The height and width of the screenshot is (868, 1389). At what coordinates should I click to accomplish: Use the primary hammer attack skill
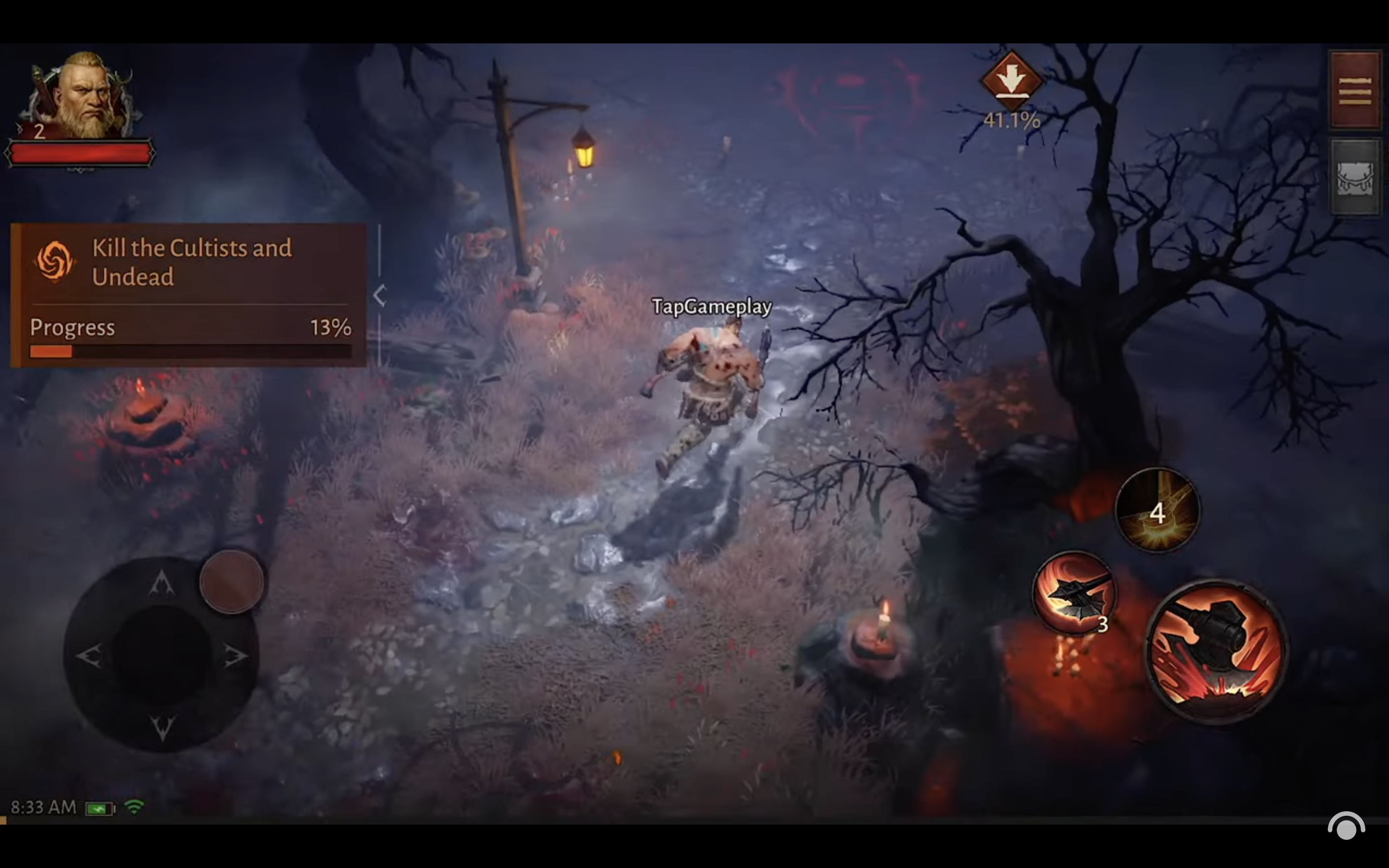1217,651
